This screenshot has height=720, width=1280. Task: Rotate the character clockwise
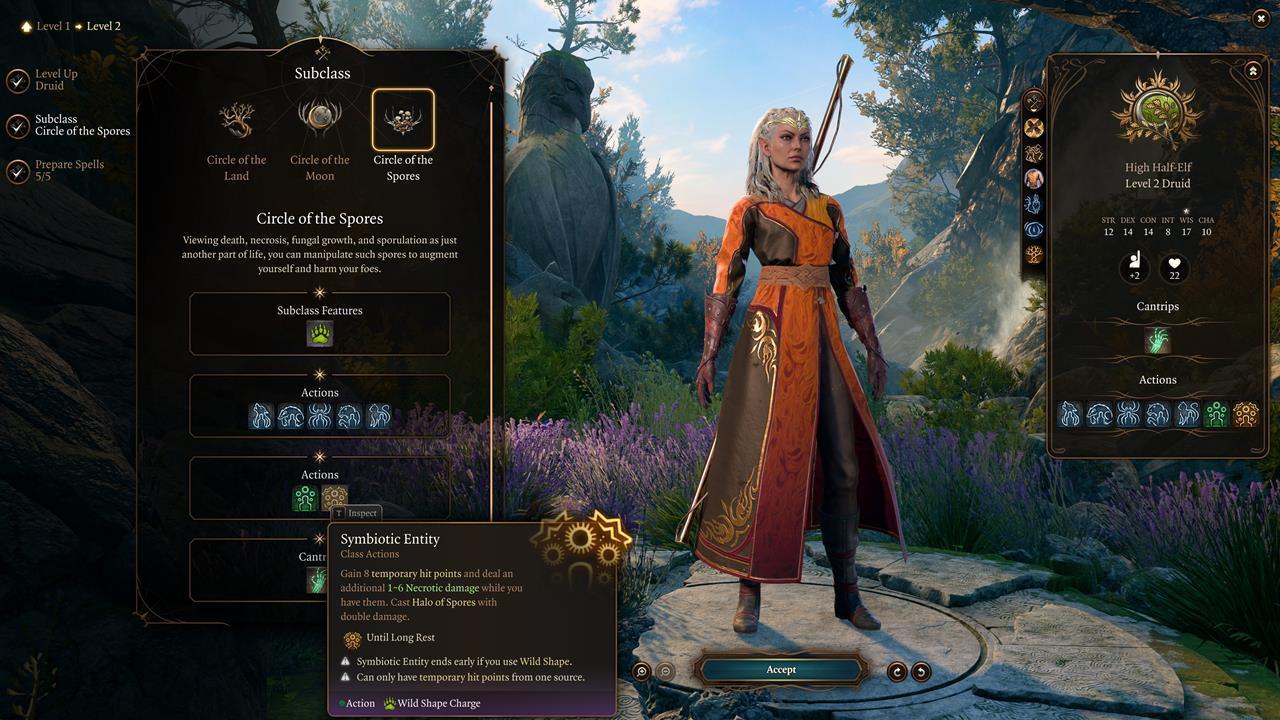click(897, 671)
